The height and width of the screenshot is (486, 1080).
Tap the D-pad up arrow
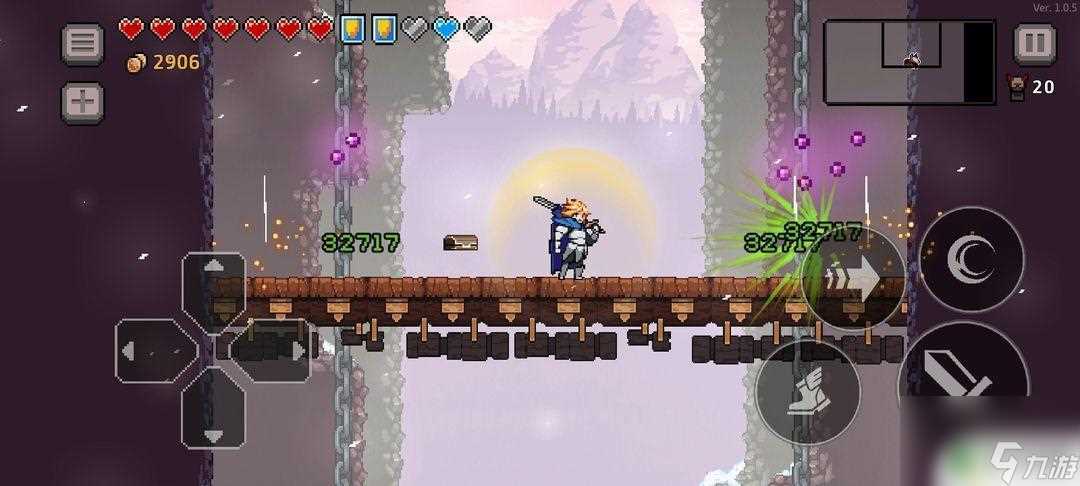click(x=213, y=285)
